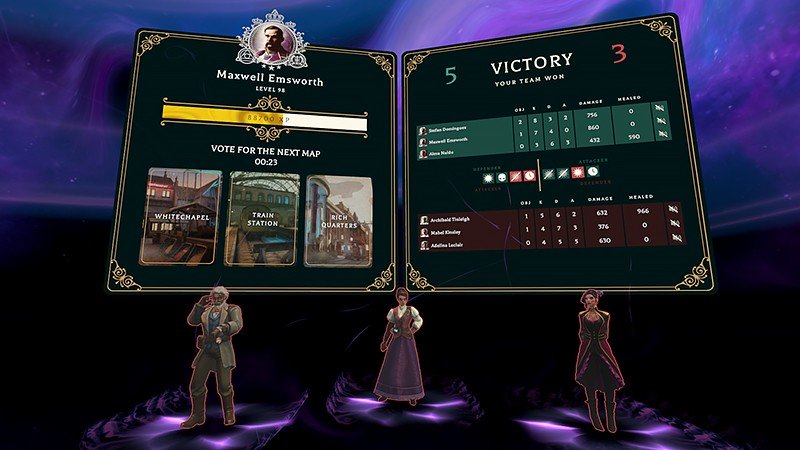Vote for the Whitechapel map

coord(180,217)
